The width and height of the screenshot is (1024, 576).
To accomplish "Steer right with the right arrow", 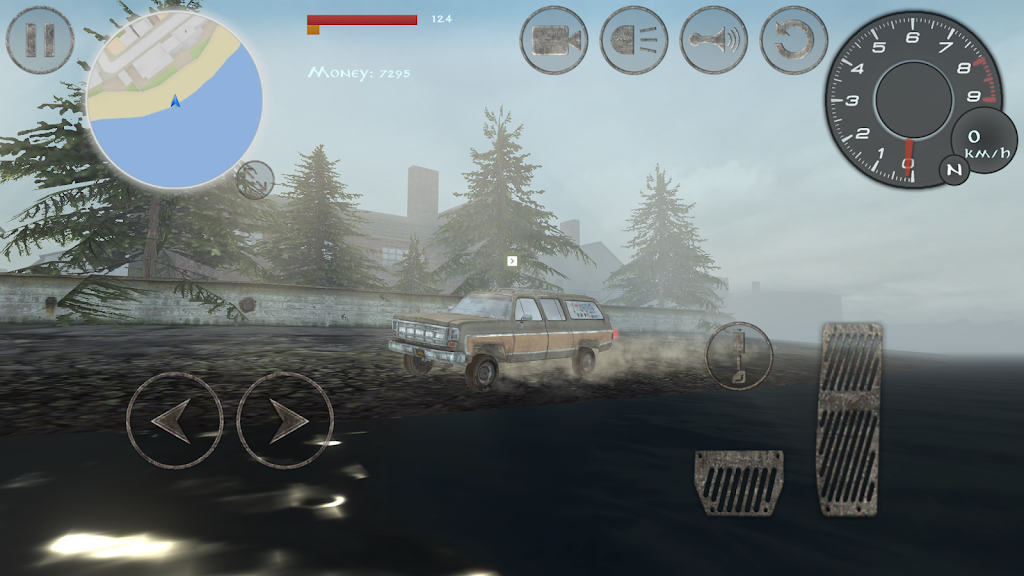I will 285,420.
